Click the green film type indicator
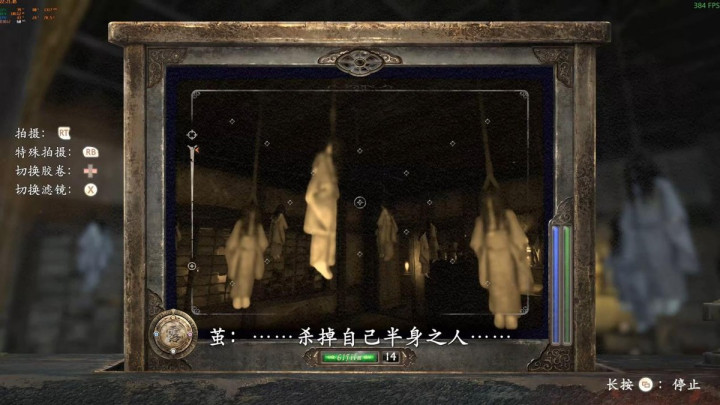 [349, 356]
